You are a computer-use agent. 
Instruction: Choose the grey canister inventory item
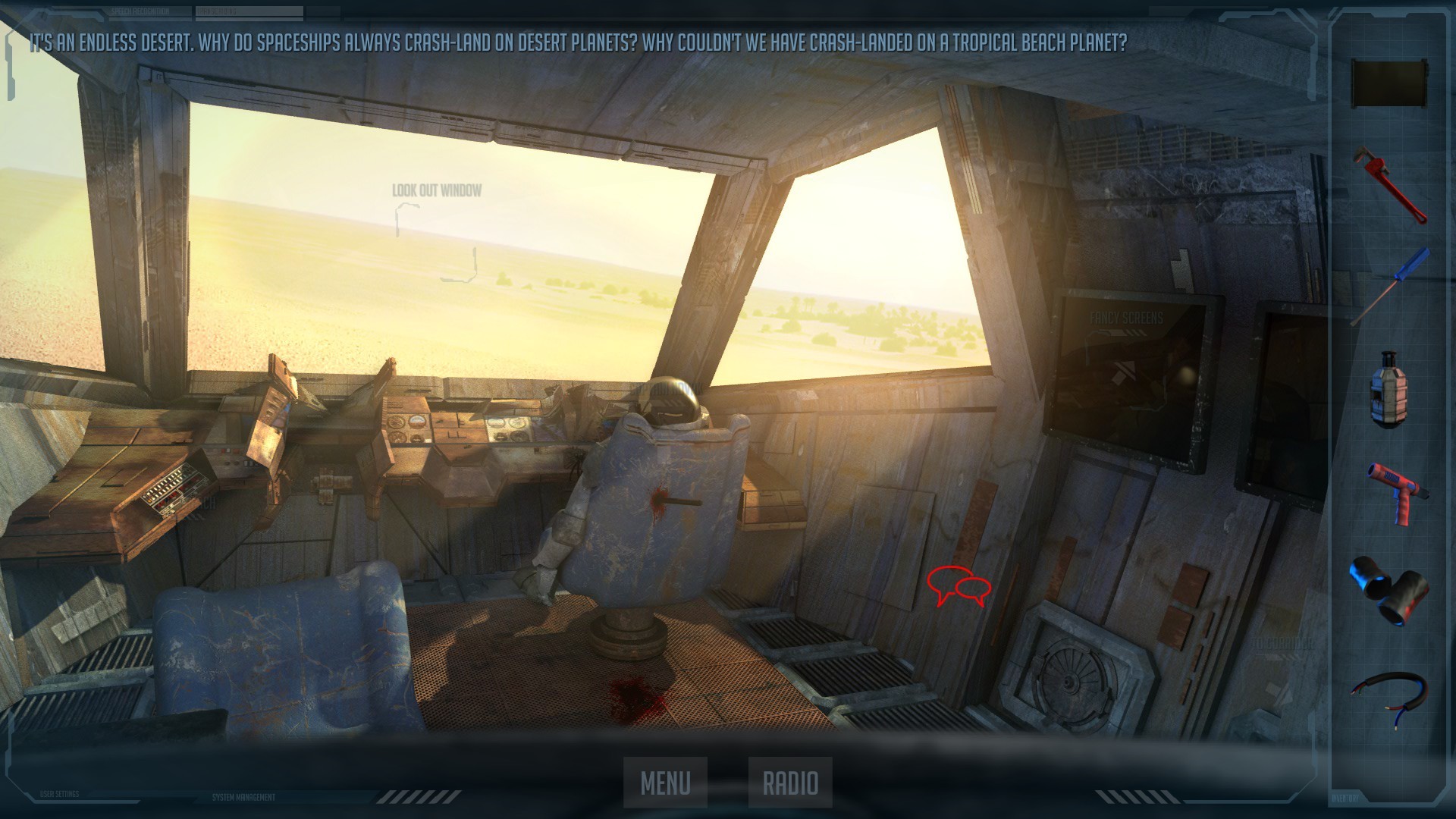point(1388,389)
